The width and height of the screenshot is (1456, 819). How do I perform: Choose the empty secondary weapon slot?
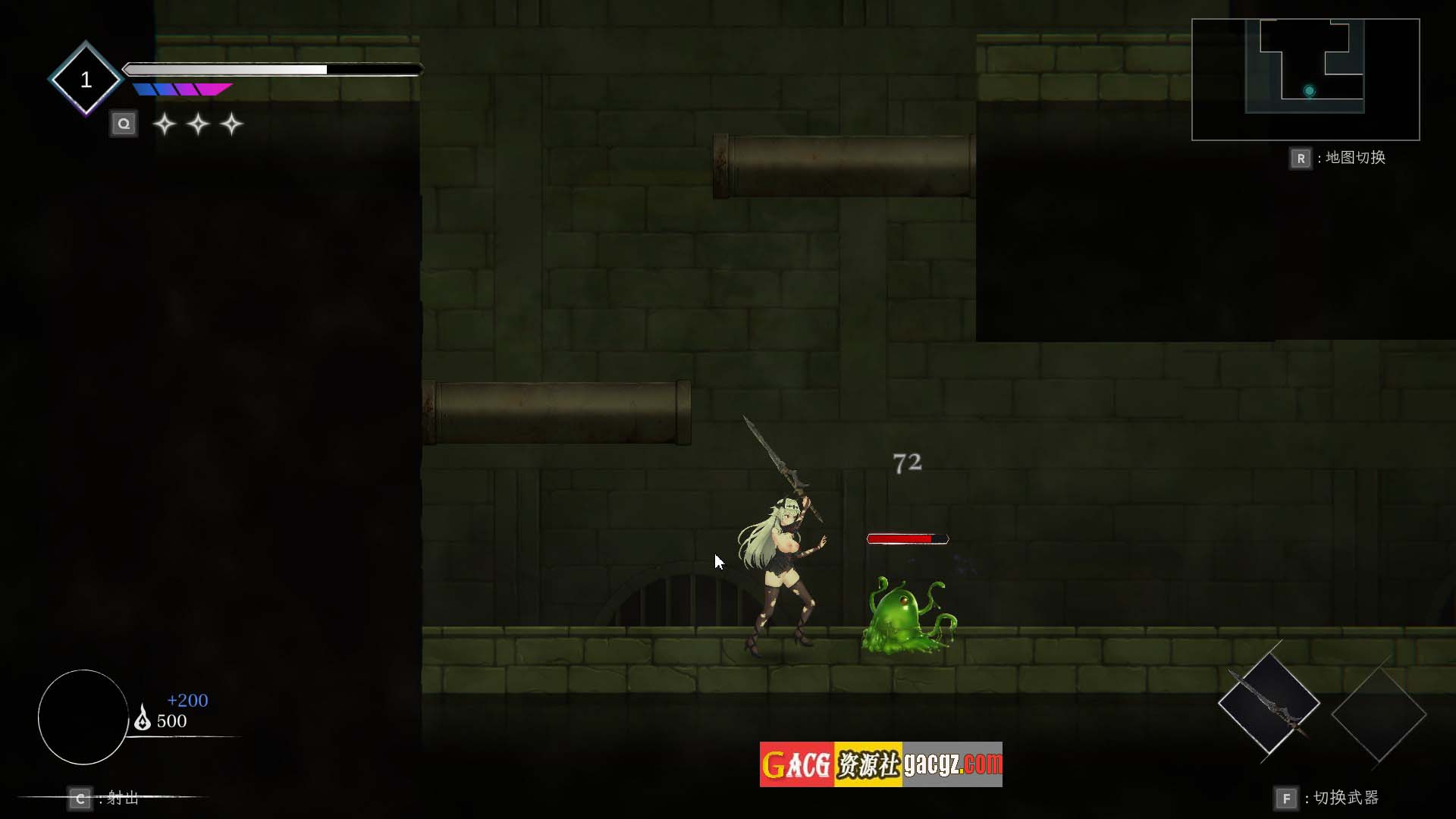pos(1379,714)
